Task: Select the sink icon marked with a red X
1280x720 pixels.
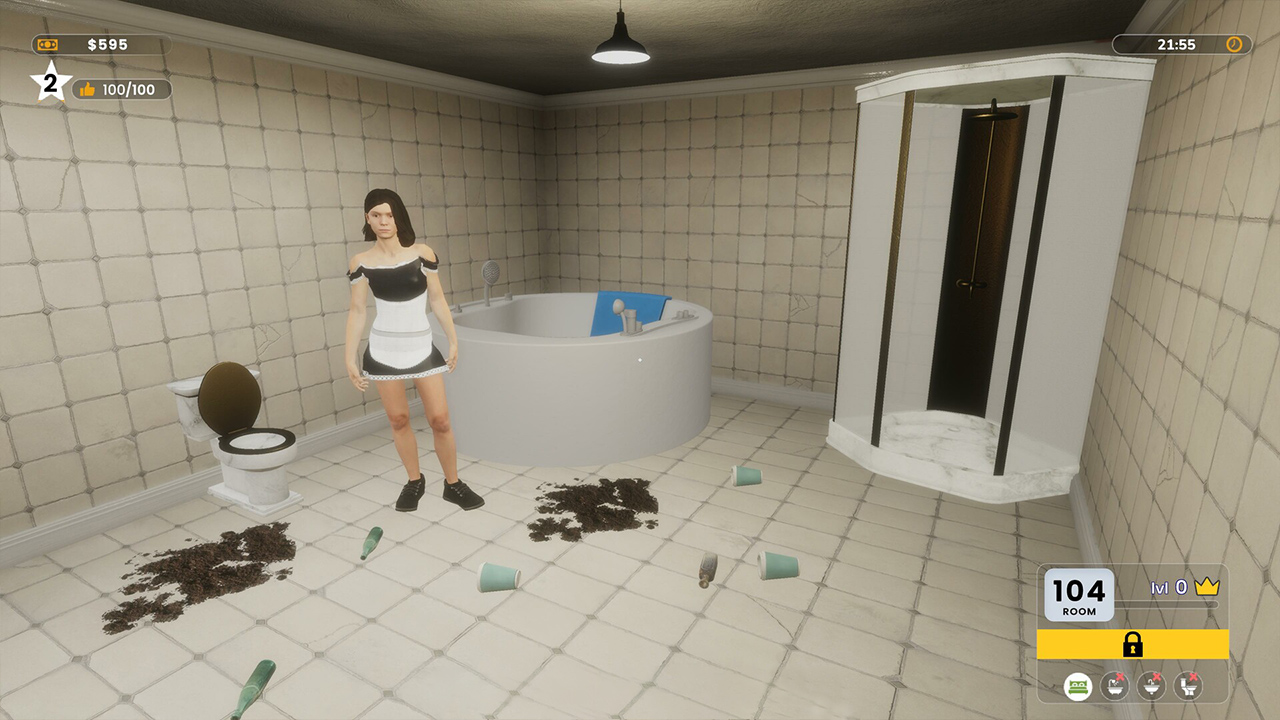Action: (1150, 686)
